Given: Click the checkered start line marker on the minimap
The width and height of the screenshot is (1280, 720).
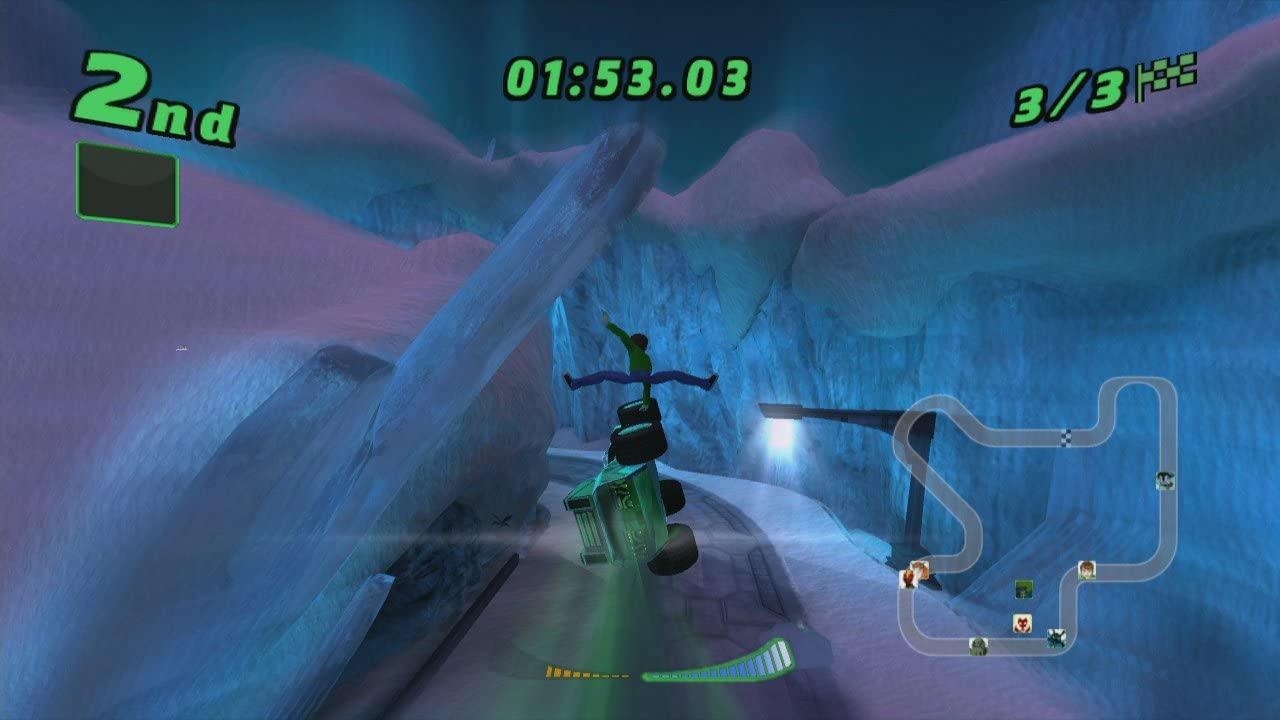Looking at the screenshot, I should (x=1067, y=436).
